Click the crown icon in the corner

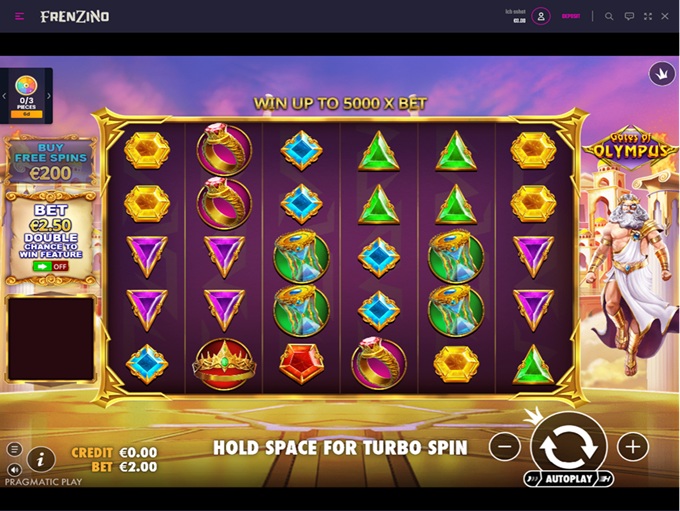tap(662, 73)
